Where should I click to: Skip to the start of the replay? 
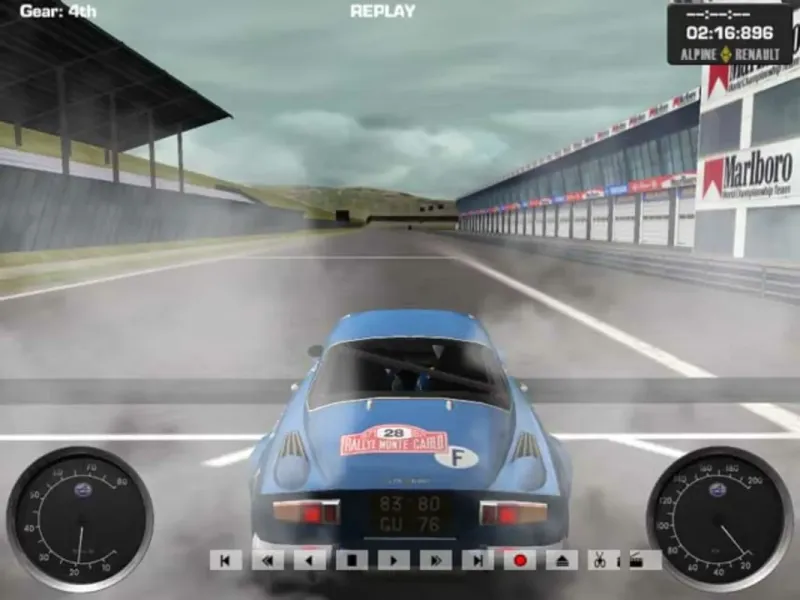pyautogui.click(x=226, y=560)
